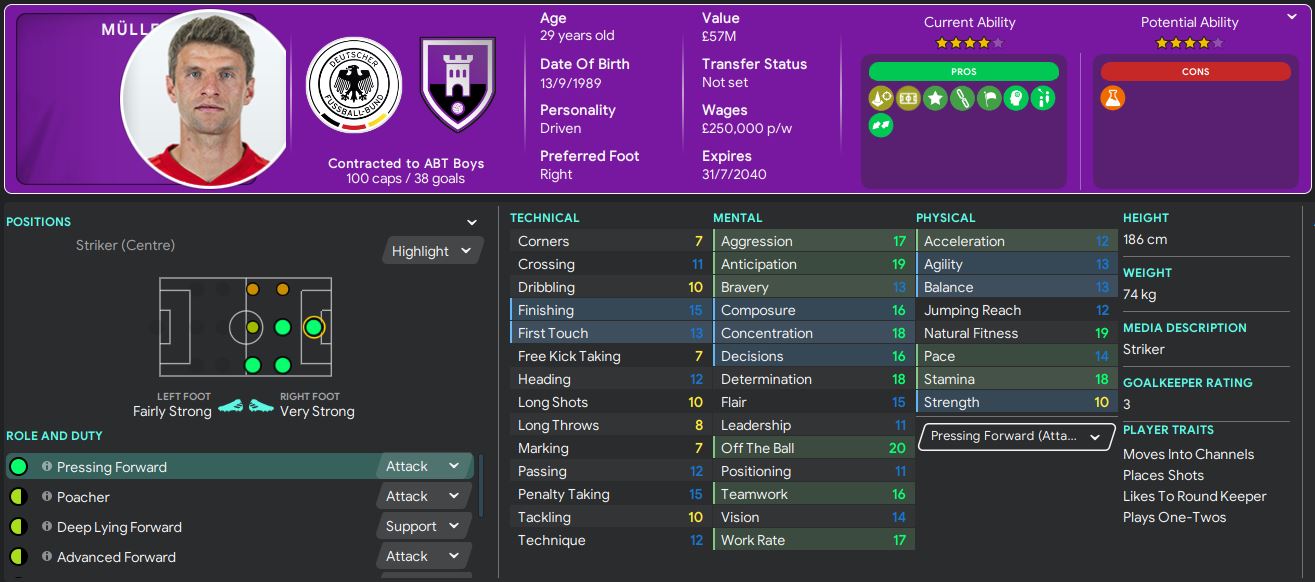Open the Highlight dropdown
Image resolution: width=1315 pixels, height=582 pixels.
[x=432, y=251]
